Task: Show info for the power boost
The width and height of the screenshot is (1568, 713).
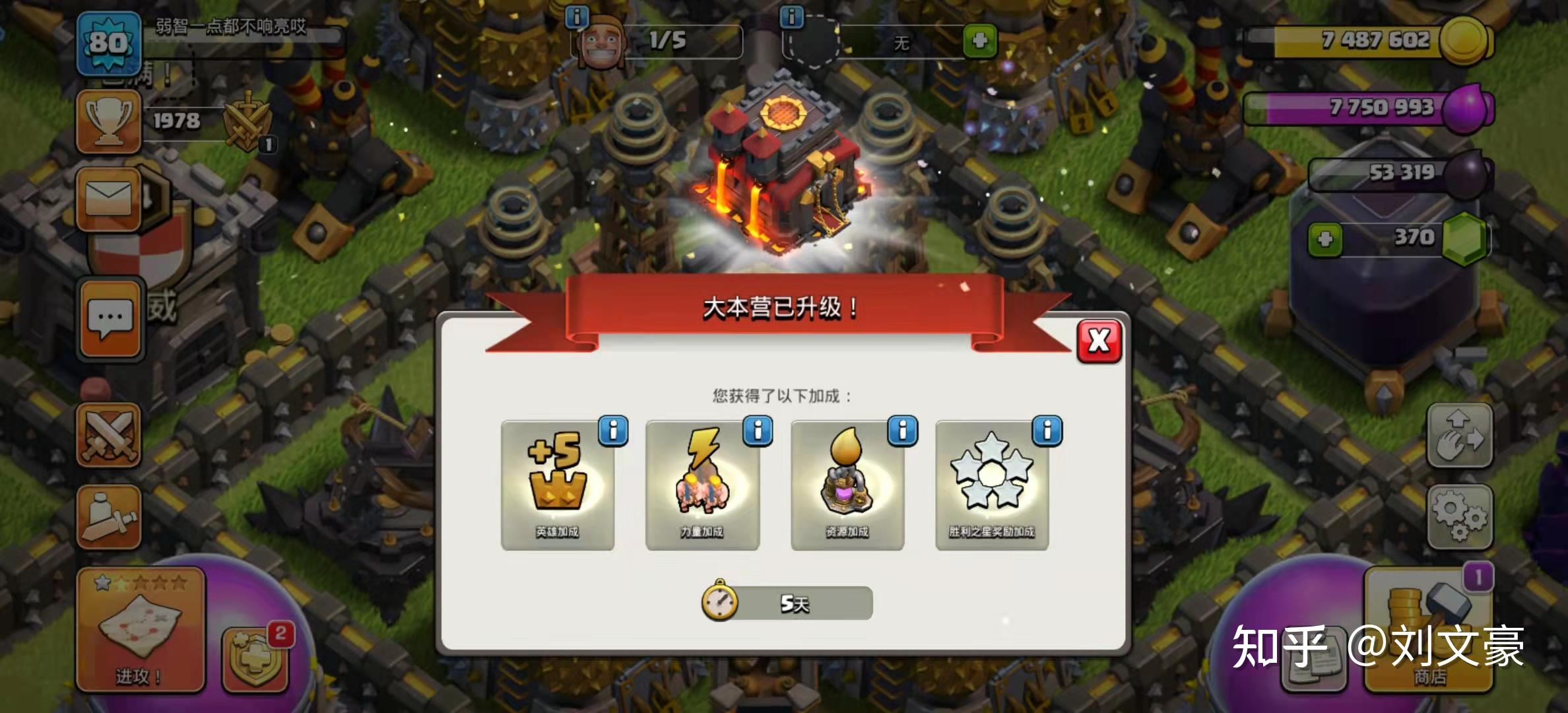Action: click(x=758, y=431)
